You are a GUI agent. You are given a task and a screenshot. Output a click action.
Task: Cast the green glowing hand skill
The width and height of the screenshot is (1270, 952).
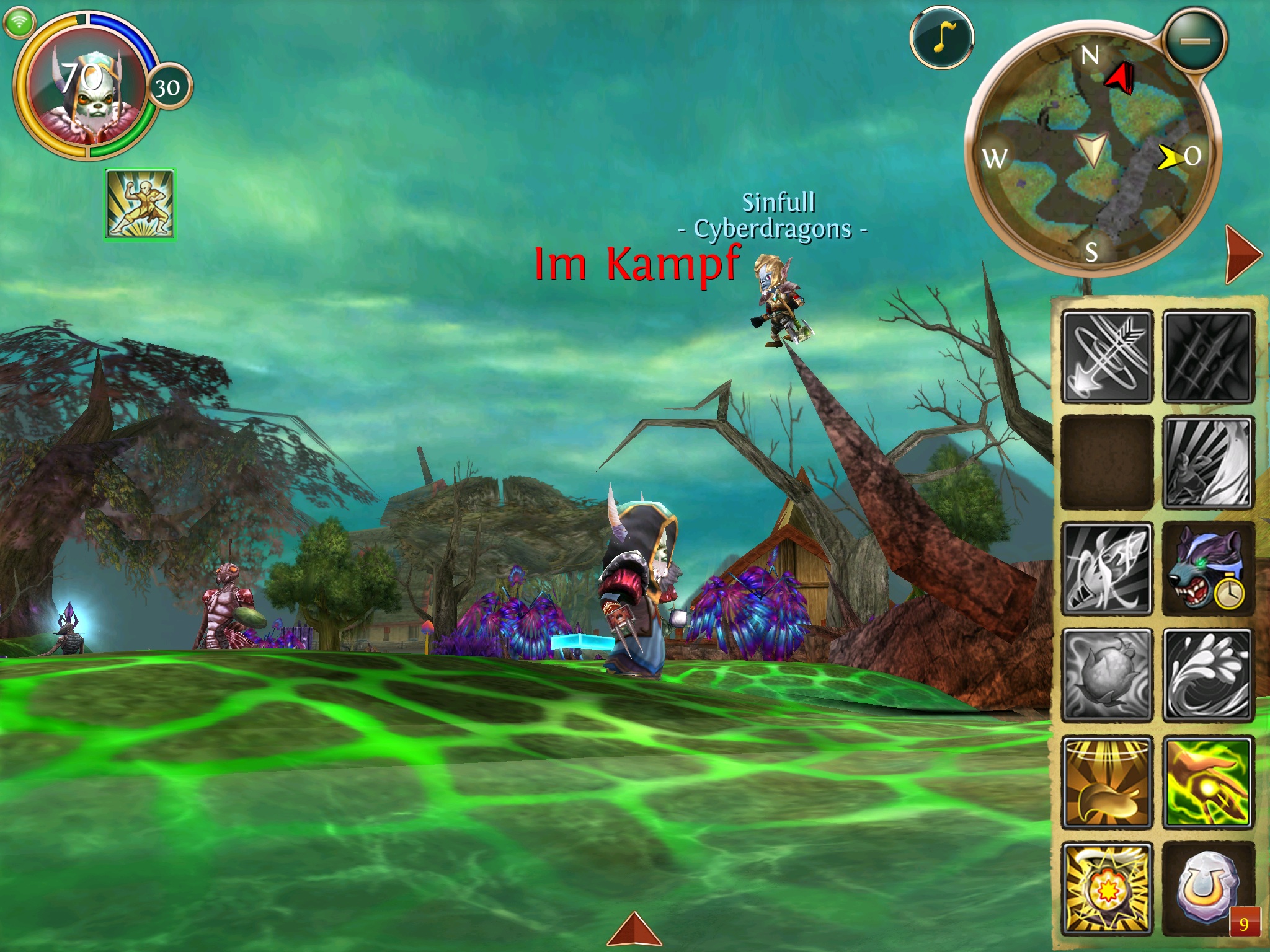(1208, 782)
